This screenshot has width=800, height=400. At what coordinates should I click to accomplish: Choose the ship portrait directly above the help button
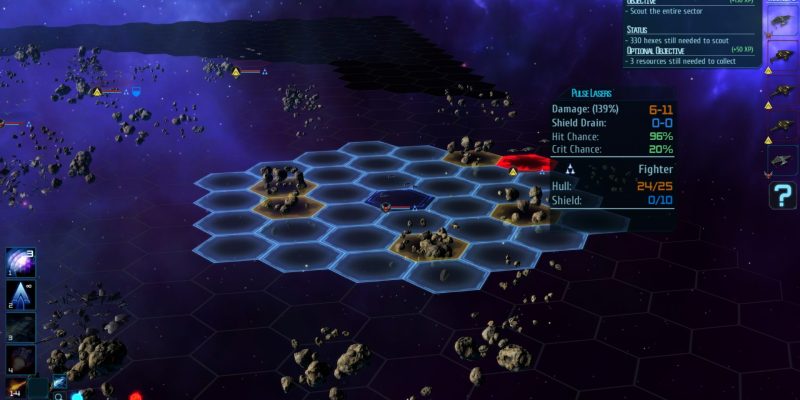pyautogui.click(x=781, y=160)
